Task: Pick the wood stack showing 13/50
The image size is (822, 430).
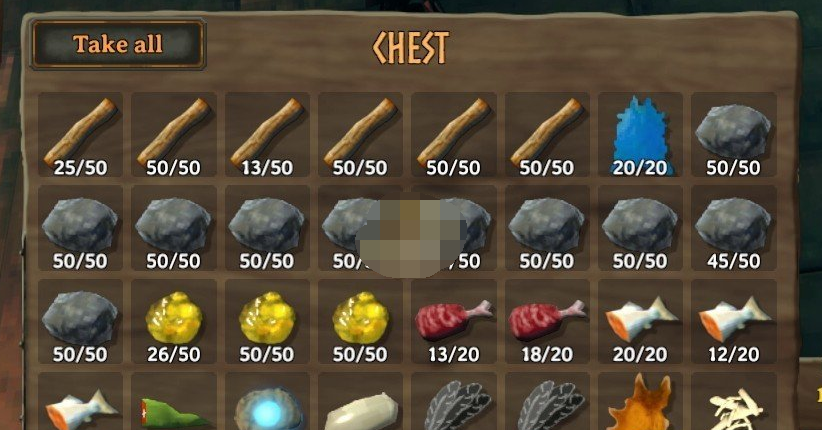Action: click(266, 134)
